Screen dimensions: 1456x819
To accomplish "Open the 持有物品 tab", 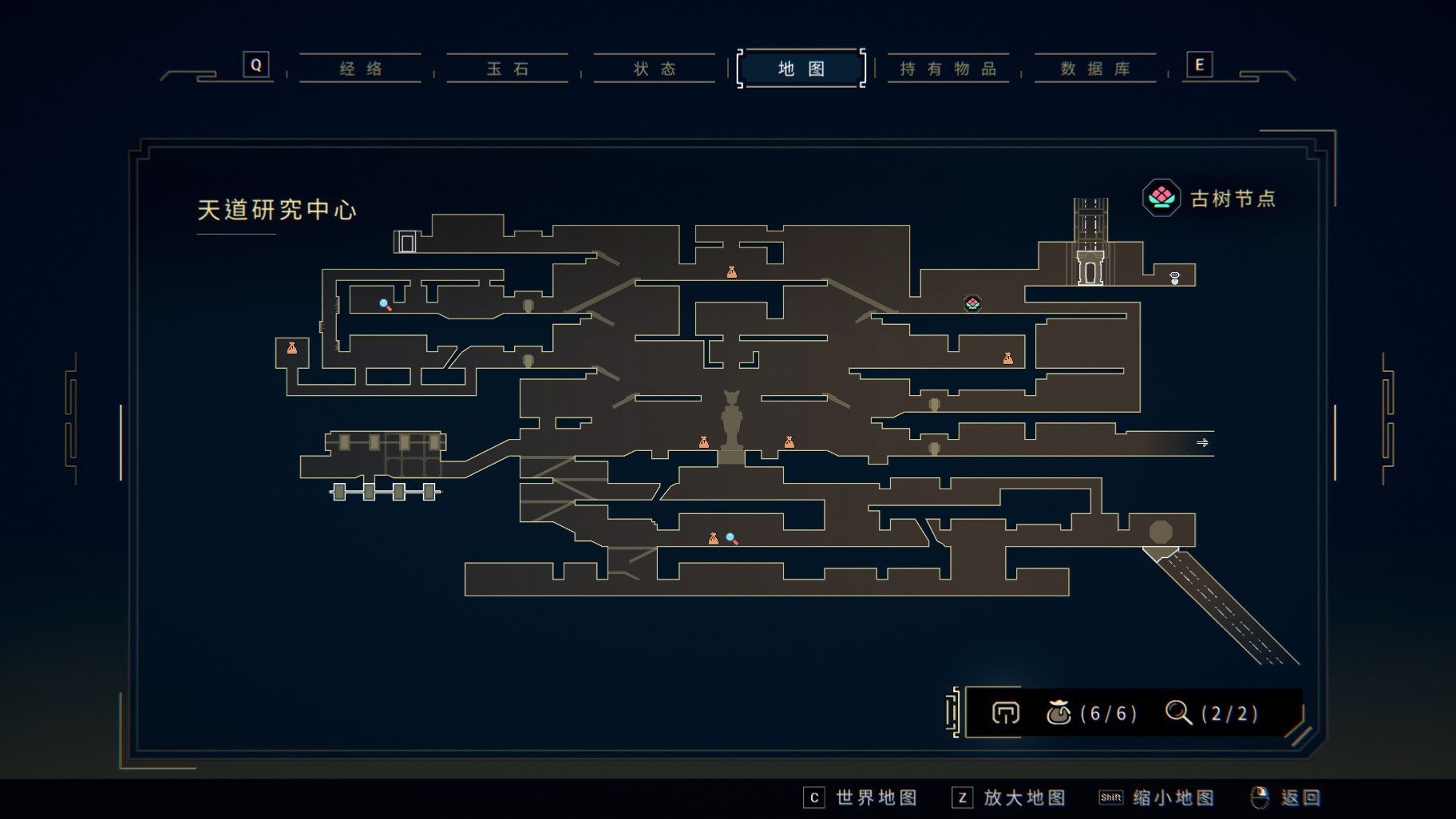I will point(948,69).
